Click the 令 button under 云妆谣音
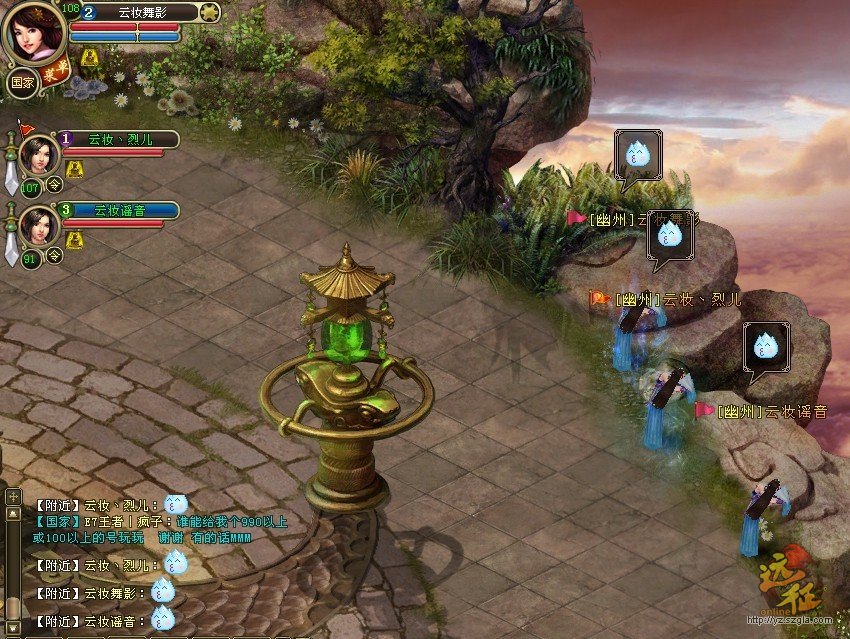This screenshot has width=850, height=639. (x=55, y=255)
